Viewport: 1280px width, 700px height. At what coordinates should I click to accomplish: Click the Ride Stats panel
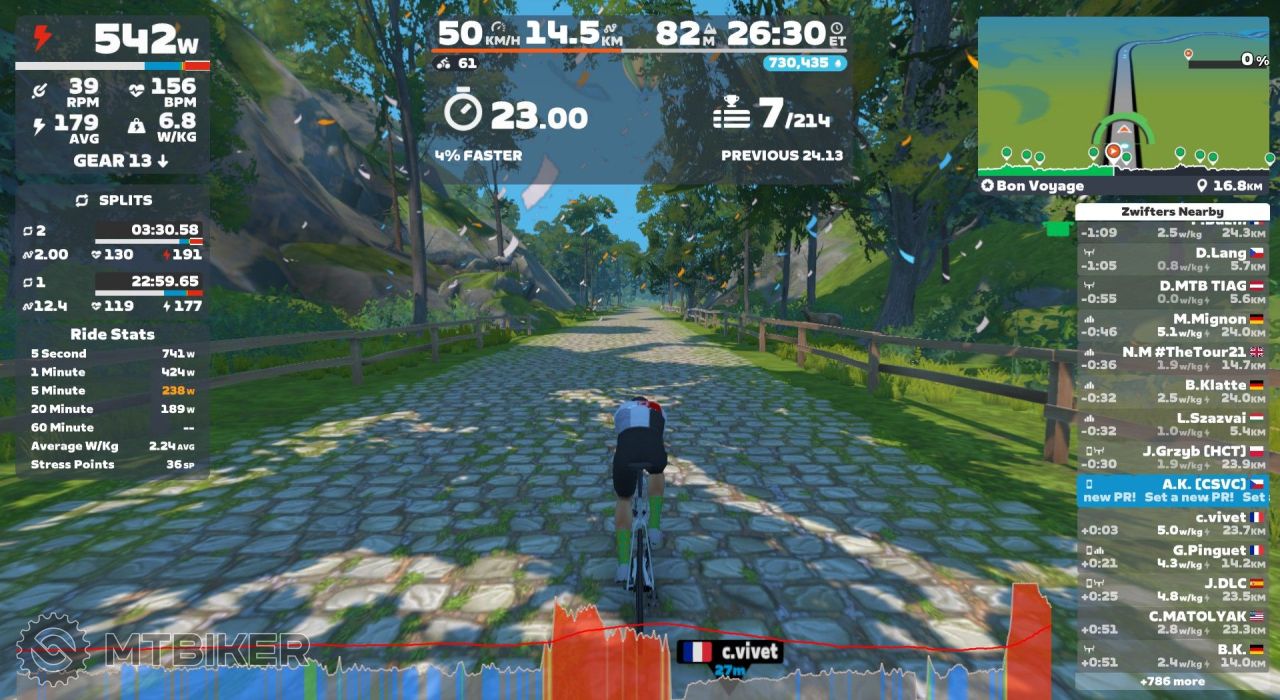pyautogui.click(x=112, y=400)
